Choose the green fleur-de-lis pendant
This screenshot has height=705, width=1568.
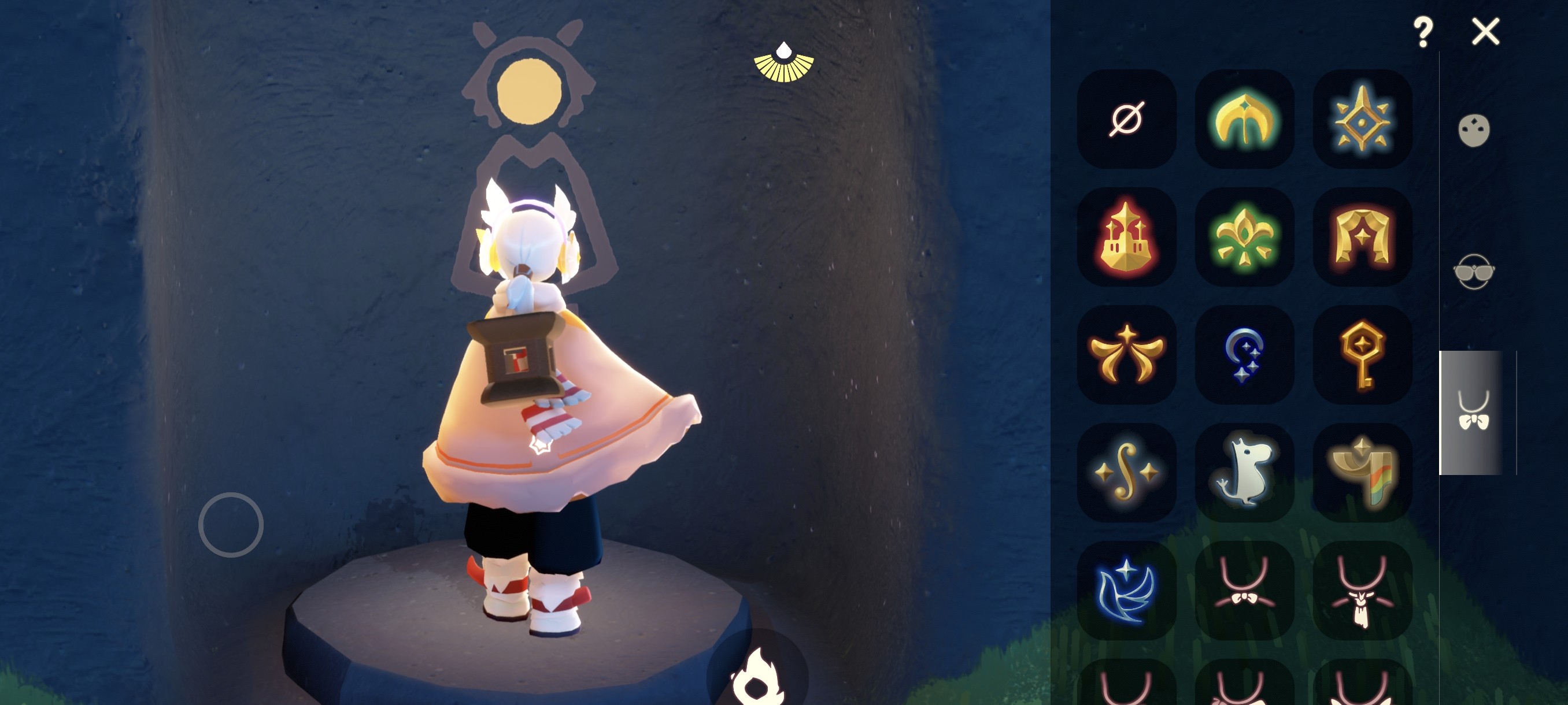[1244, 236]
